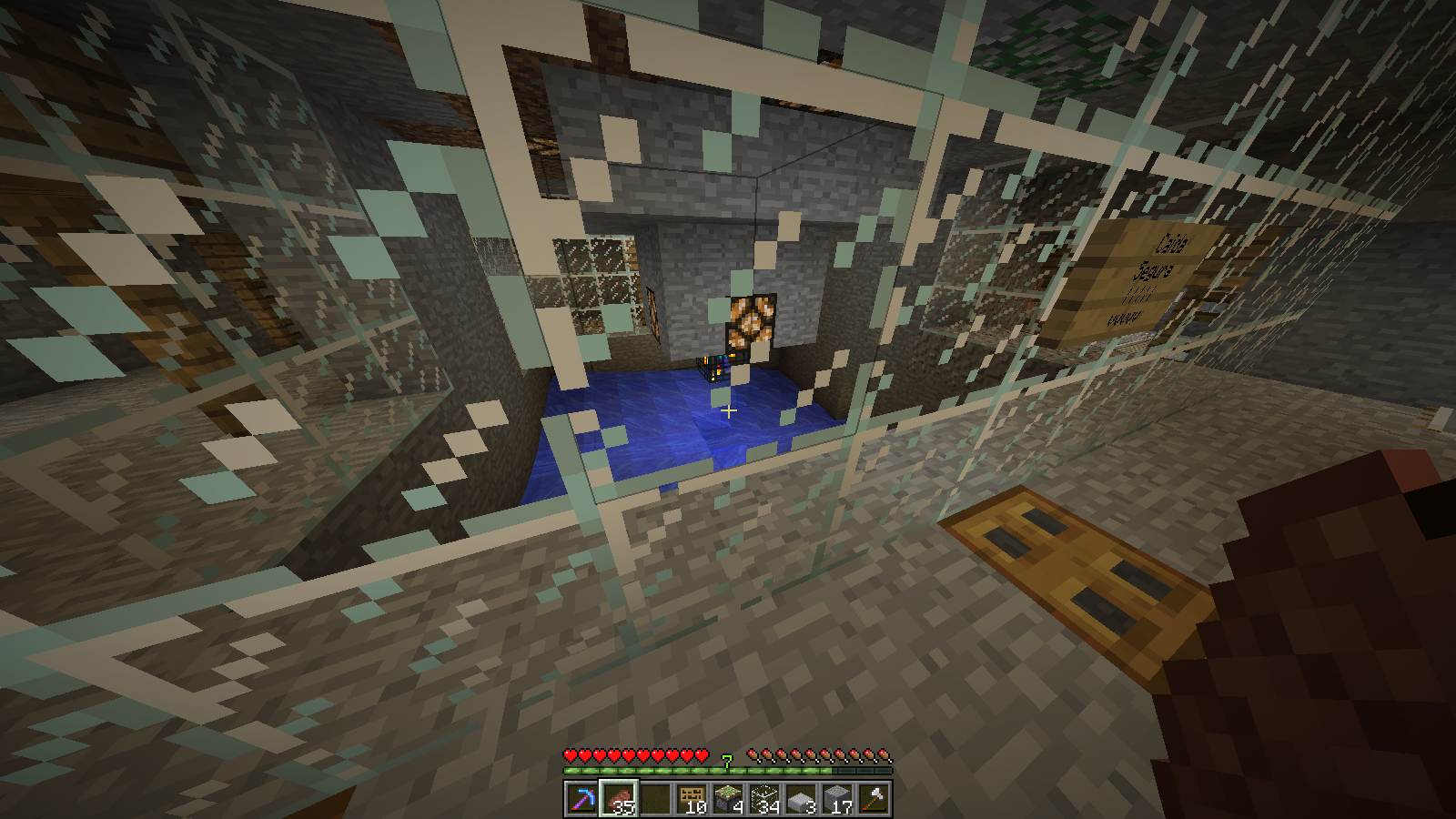Select the trapdoor stack in the hotbar
The image size is (1456, 819).
coord(692,799)
